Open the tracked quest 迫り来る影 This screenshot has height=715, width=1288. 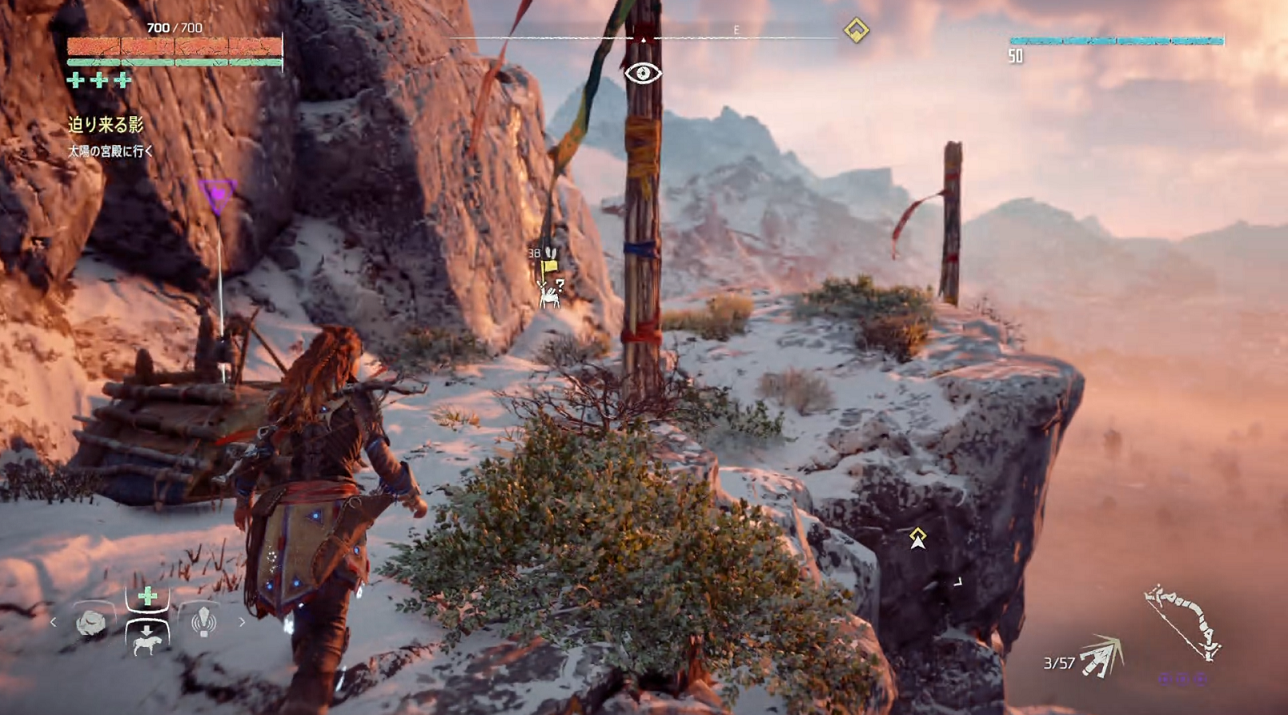point(106,125)
